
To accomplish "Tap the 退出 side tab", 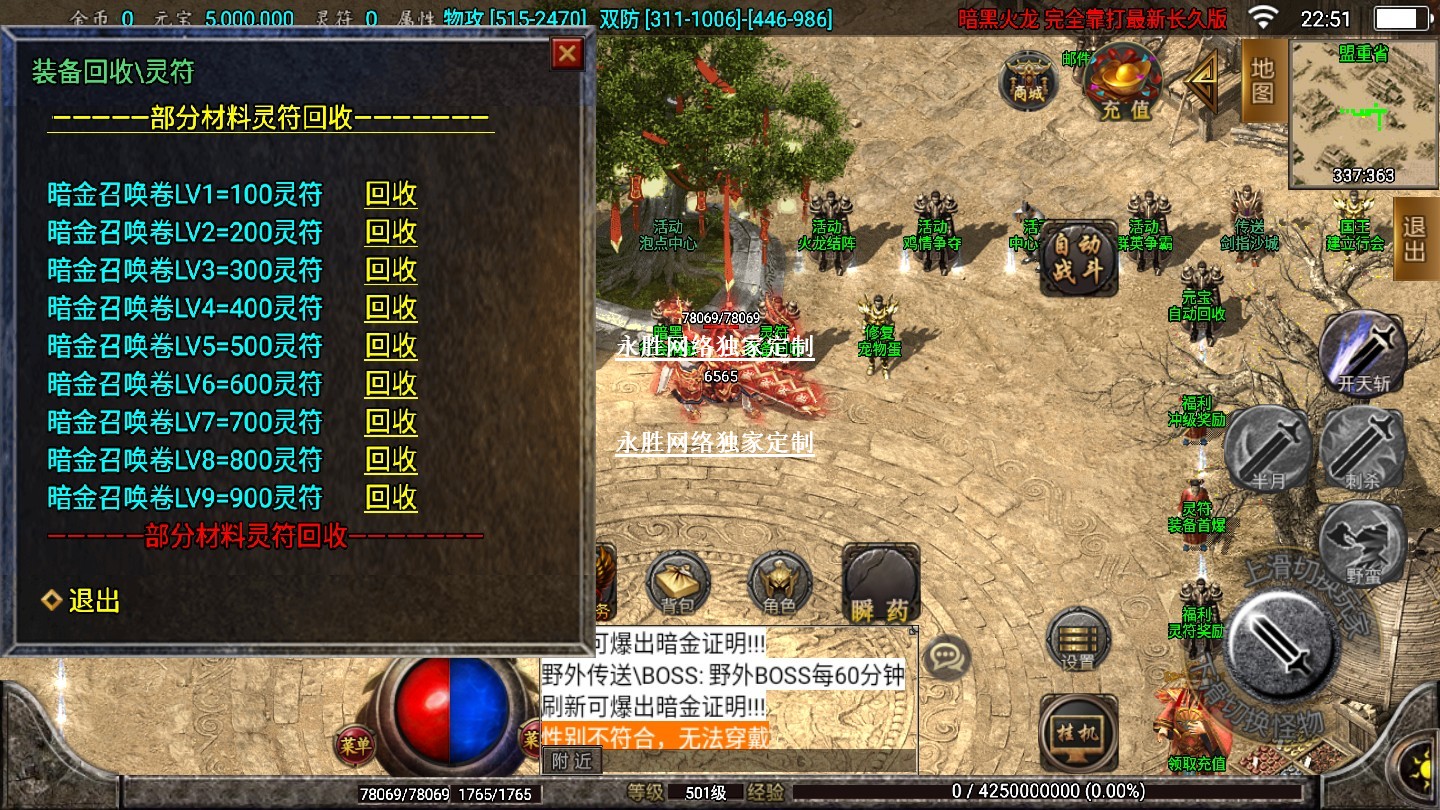I will [1414, 238].
